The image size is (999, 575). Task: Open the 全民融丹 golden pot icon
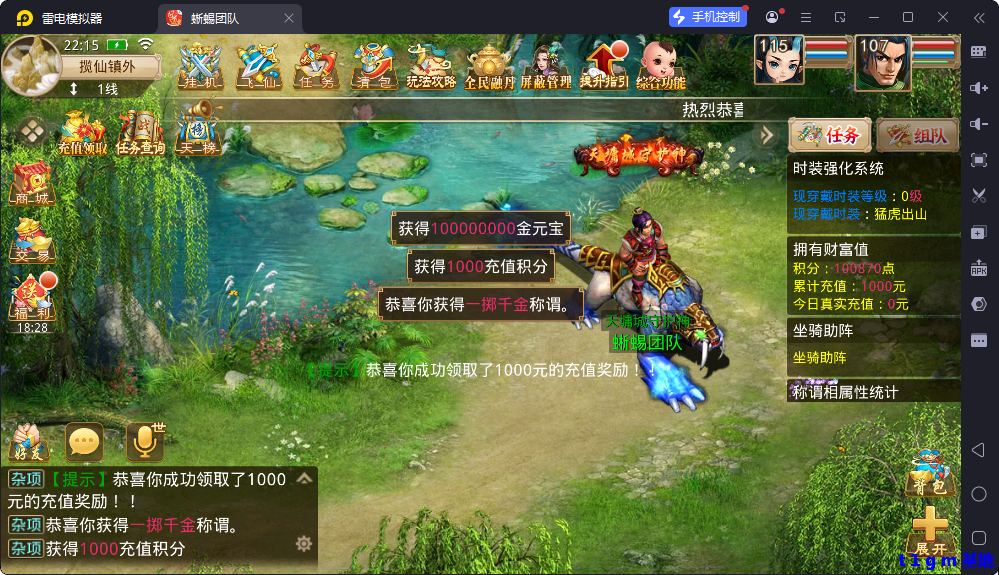(x=489, y=66)
